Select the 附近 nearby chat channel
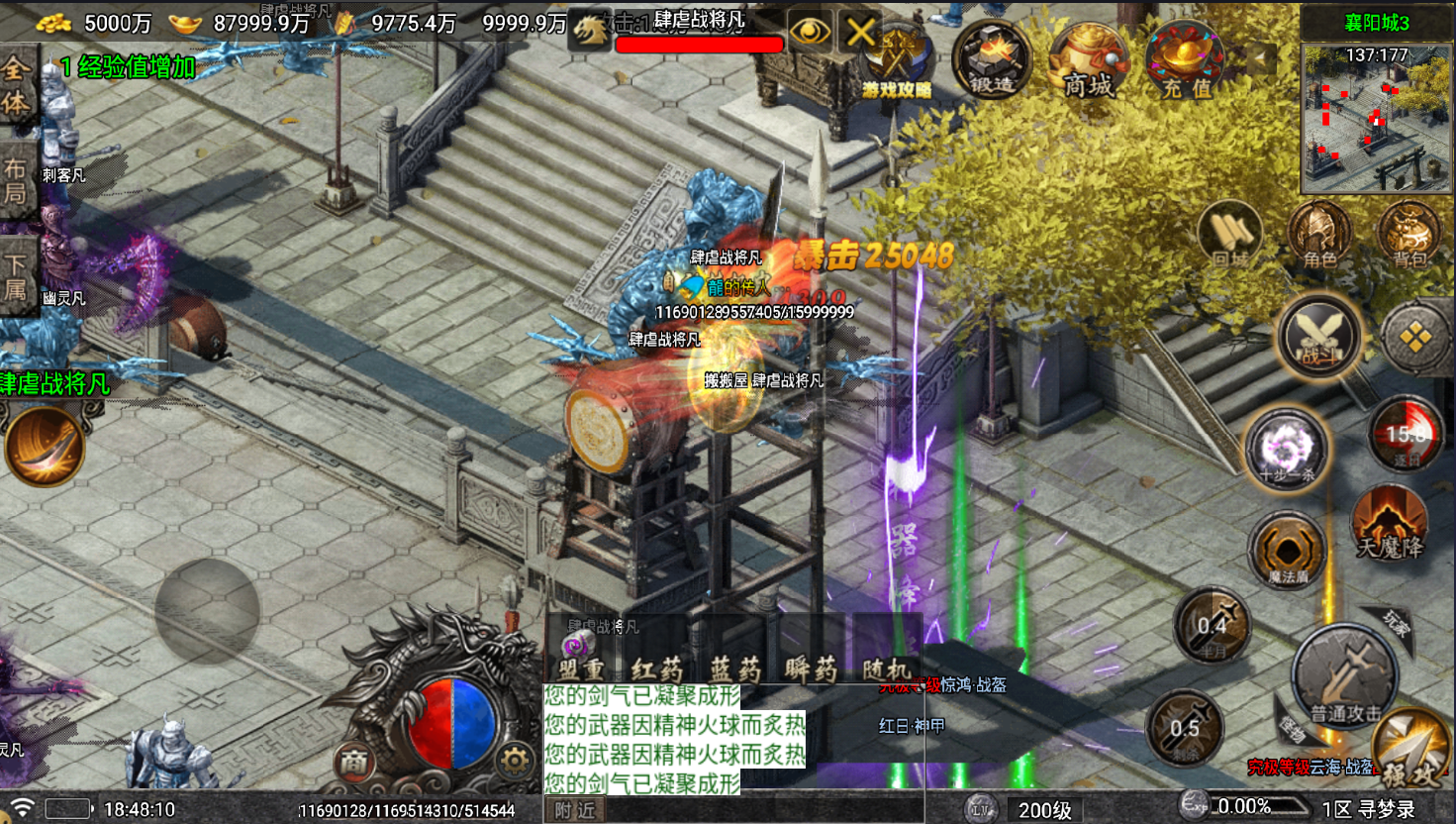 click(575, 810)
